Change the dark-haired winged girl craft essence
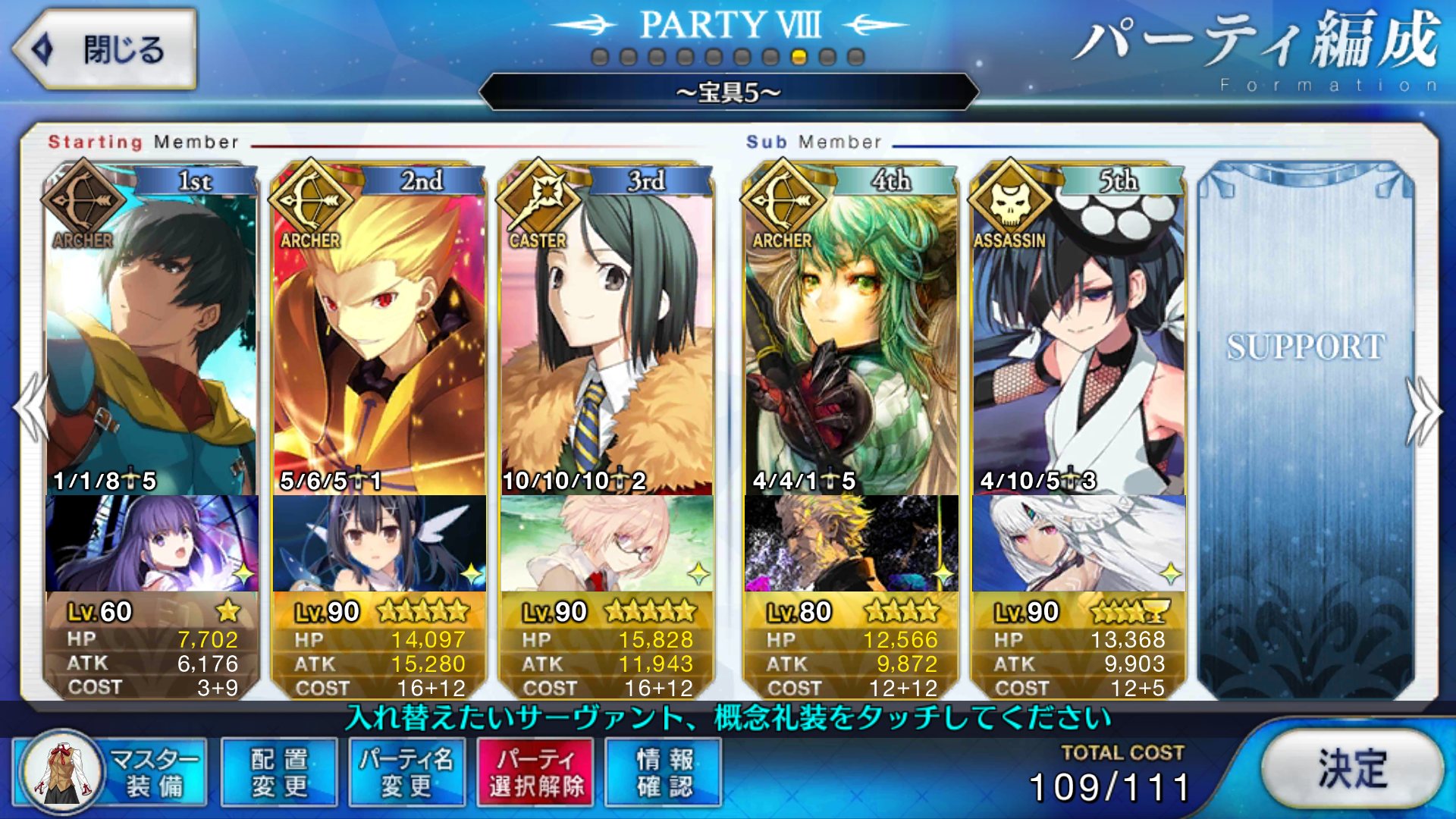The height and width of the screenshot is (819, 1456). click(379, 543)
